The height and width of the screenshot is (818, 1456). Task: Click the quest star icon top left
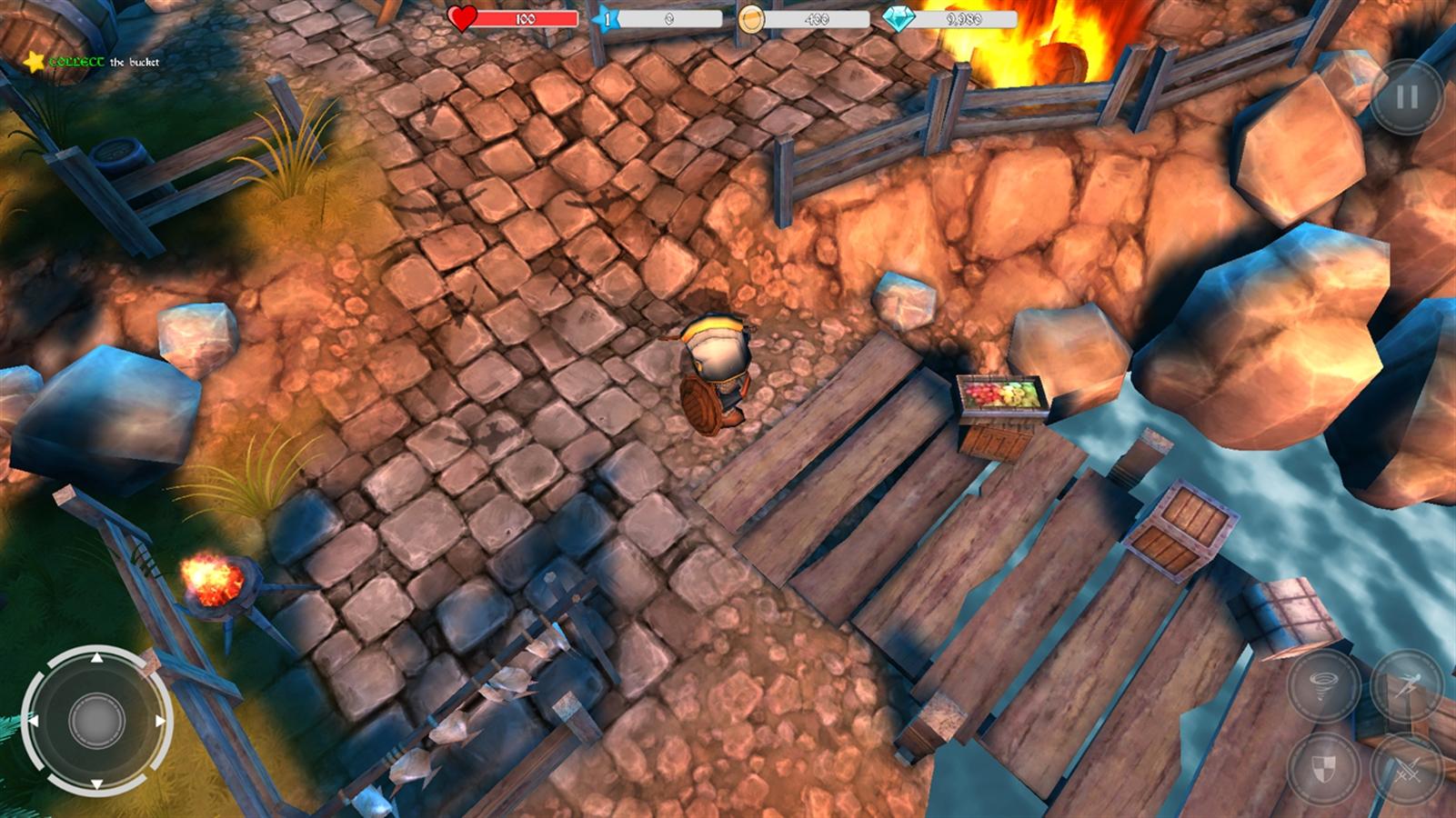click(x=33, y=62)
